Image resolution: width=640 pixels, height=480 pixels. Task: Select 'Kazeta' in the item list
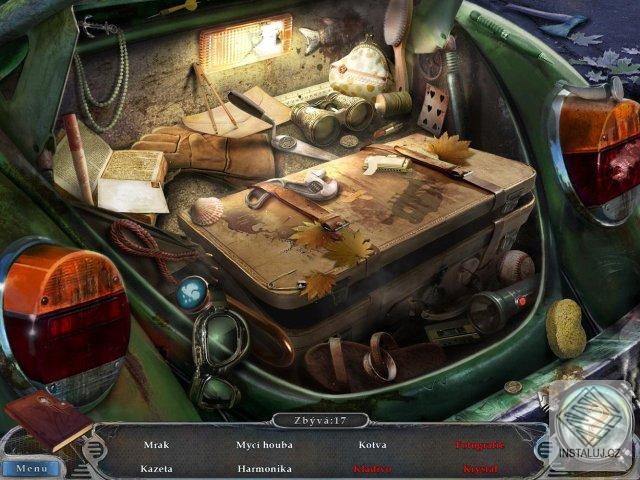157,467
